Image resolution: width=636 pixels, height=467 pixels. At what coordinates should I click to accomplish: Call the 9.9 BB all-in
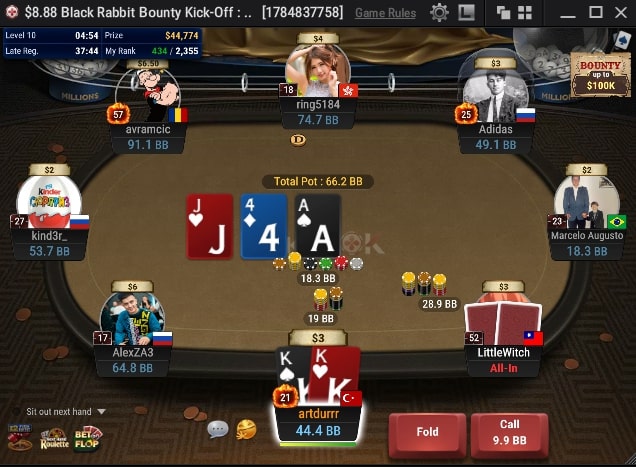tap(509, 433)
